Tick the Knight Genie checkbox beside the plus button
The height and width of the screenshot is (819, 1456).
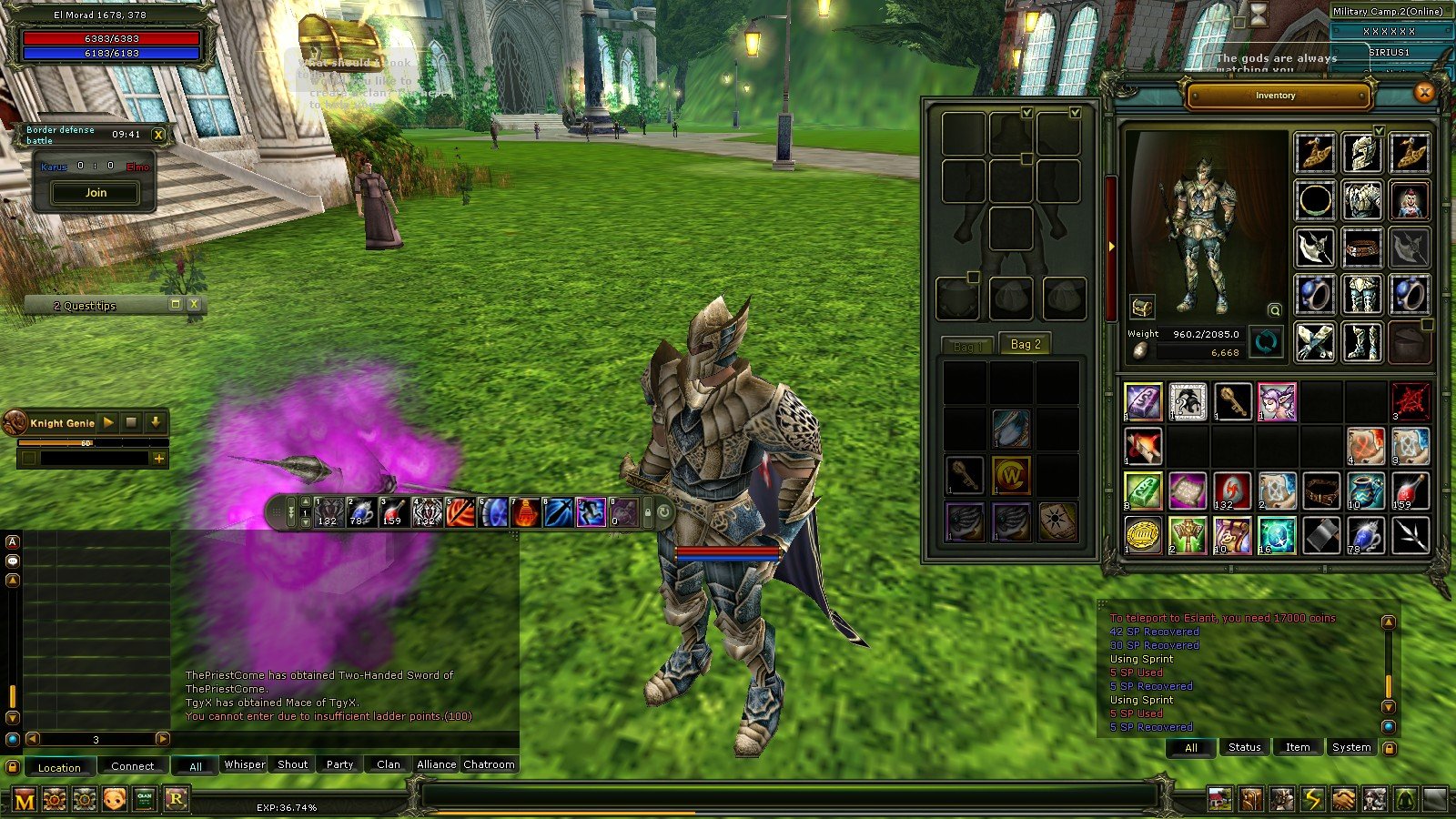(x=29, y=459)
